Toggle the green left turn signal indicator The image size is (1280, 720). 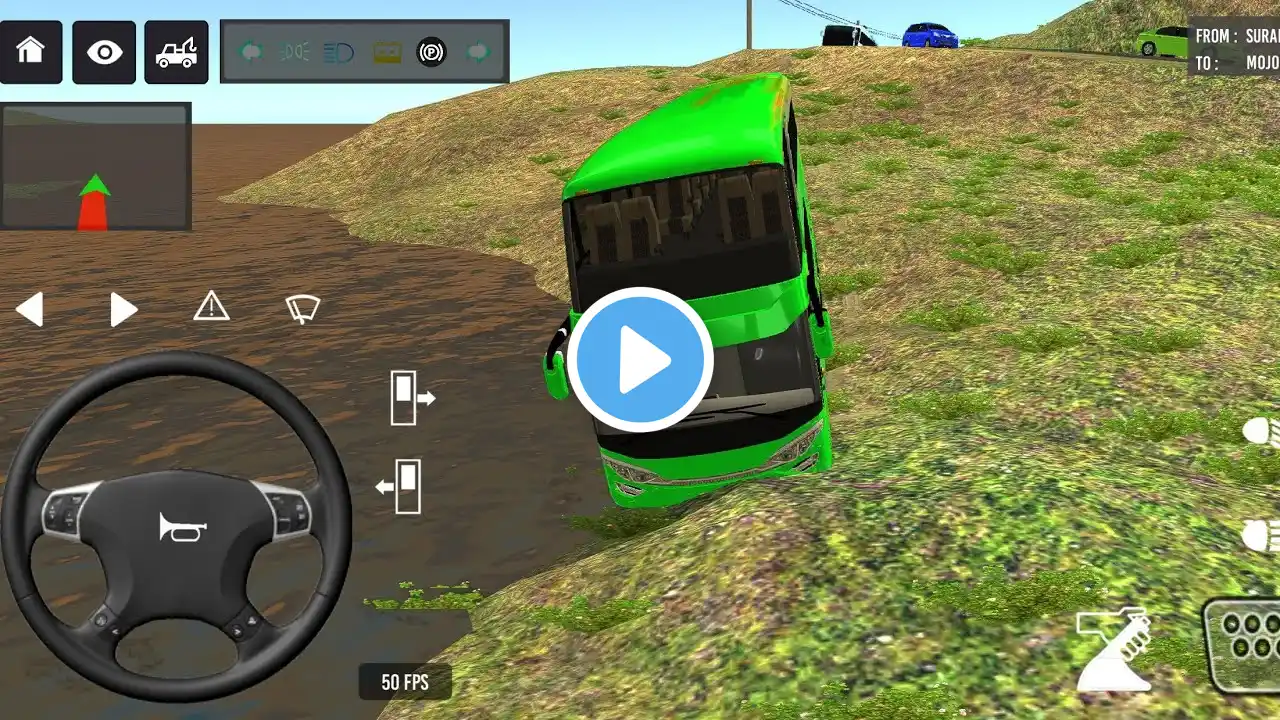(251, 51)
